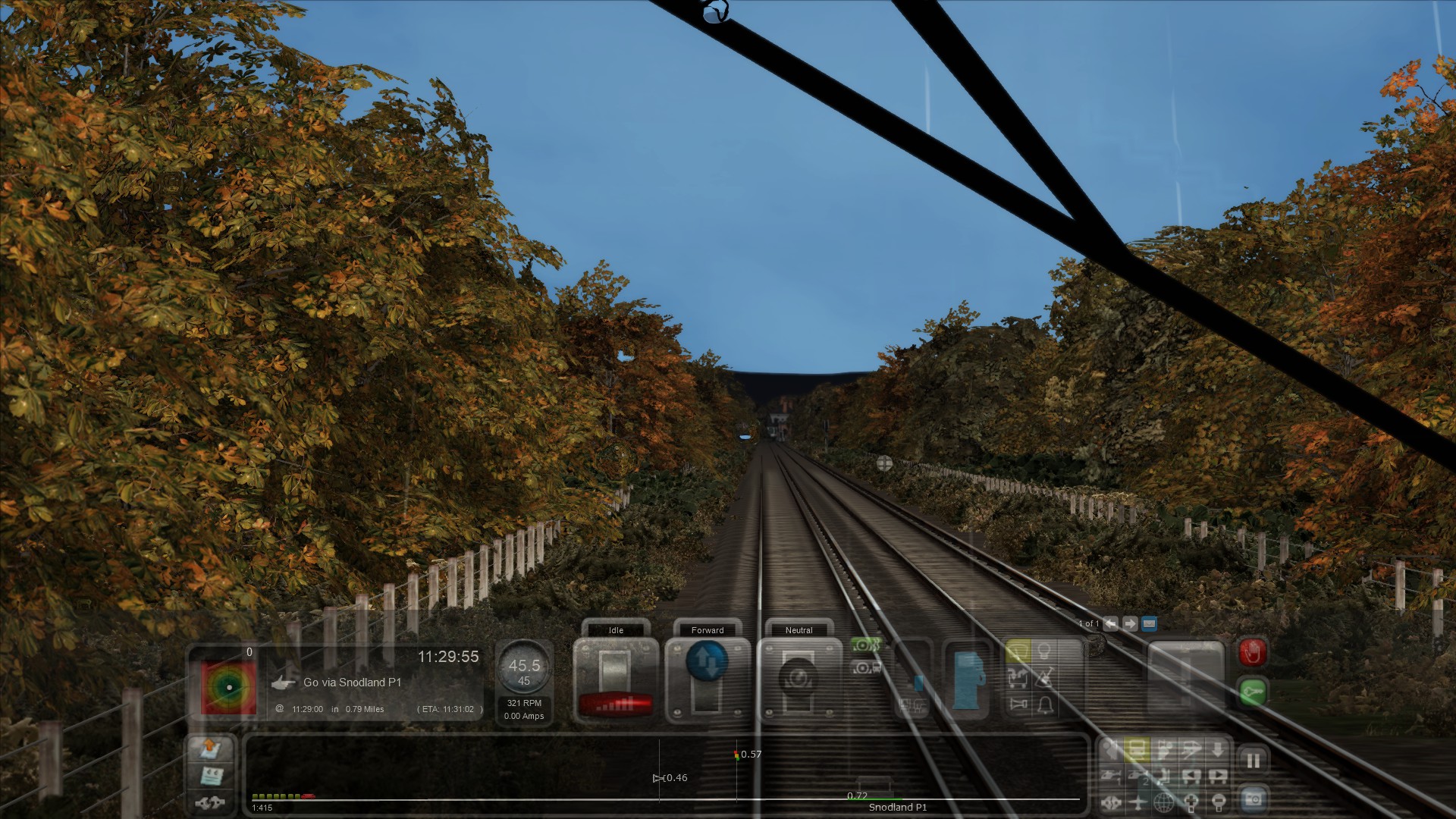The height and width of the screenshot is (819, 1456).
Task: Click the throttle lever labeled Idle
Action: (x=615, y=679)
